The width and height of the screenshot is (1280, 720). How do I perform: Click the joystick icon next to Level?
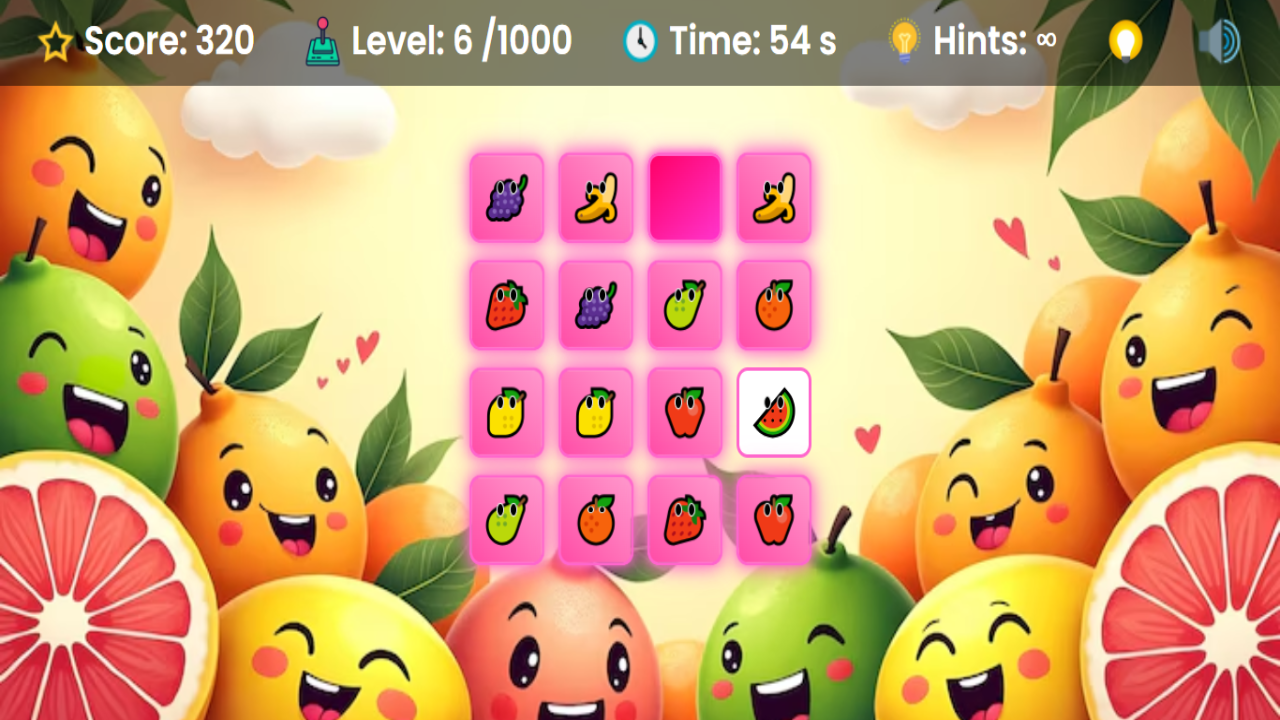pos(323,41)
